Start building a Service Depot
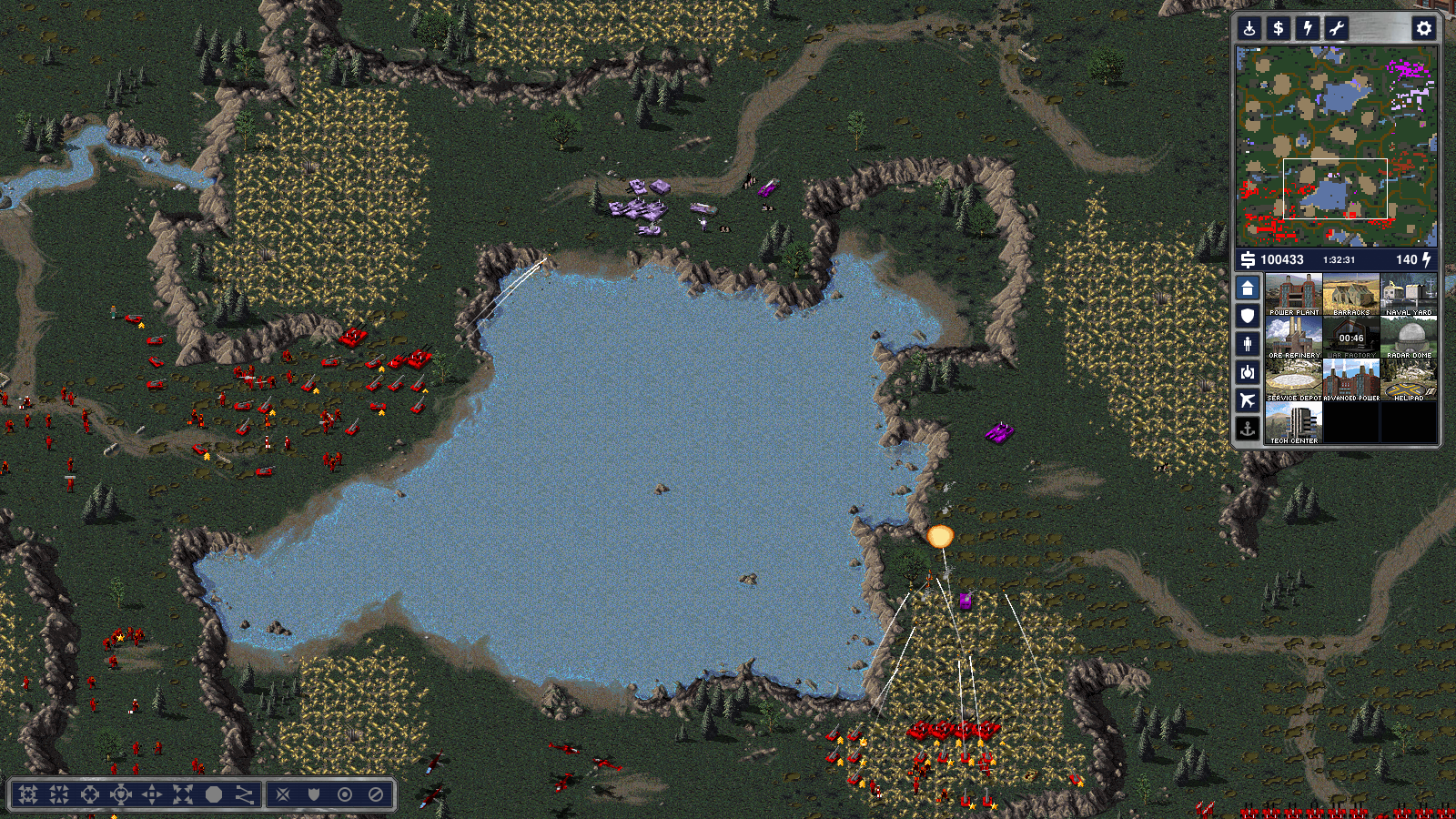 1293,379
